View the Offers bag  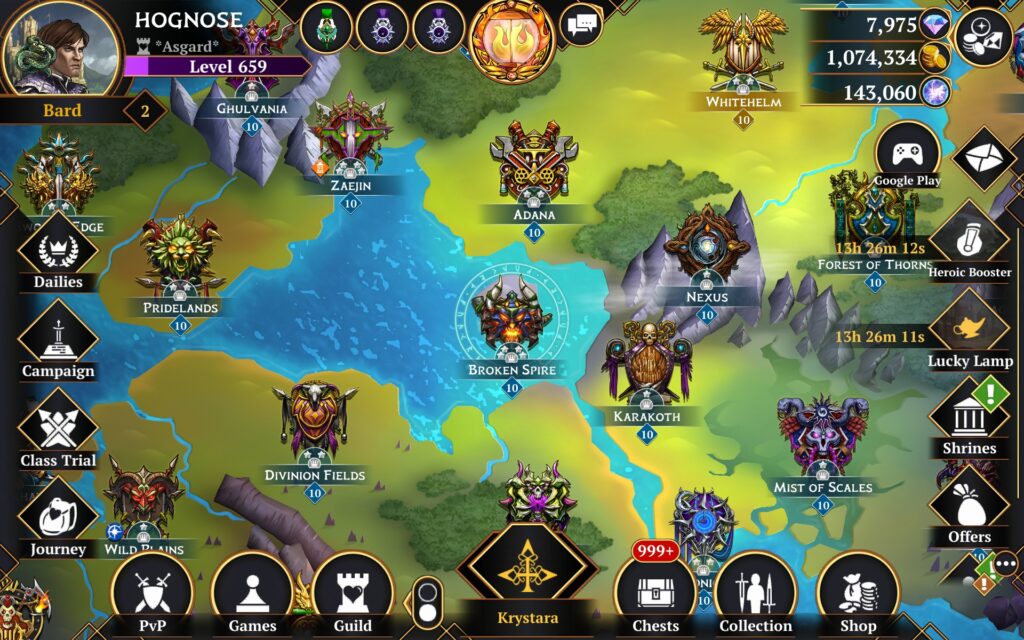pos(969,508)
